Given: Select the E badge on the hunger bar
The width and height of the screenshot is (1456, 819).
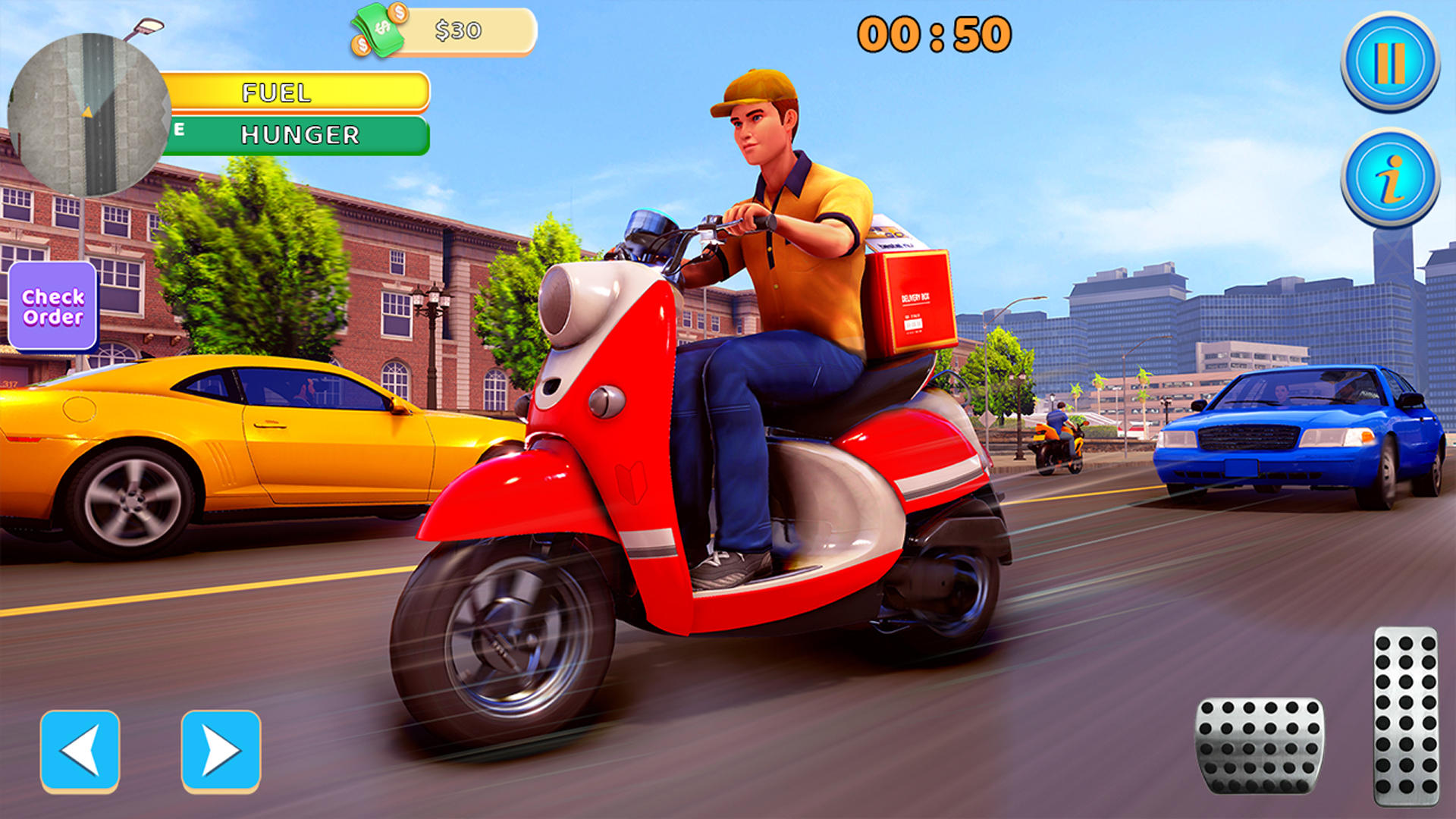Looking at the screenshot, I should pos(180,129).
